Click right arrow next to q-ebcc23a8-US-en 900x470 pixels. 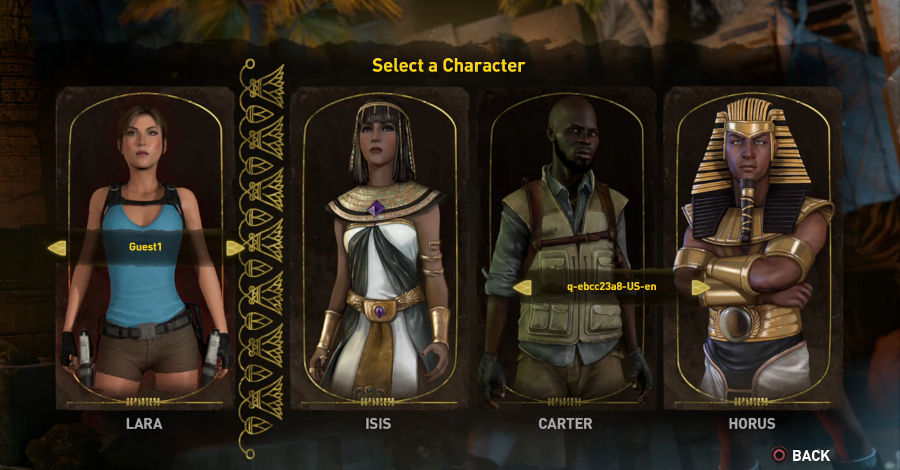(700, 287)
